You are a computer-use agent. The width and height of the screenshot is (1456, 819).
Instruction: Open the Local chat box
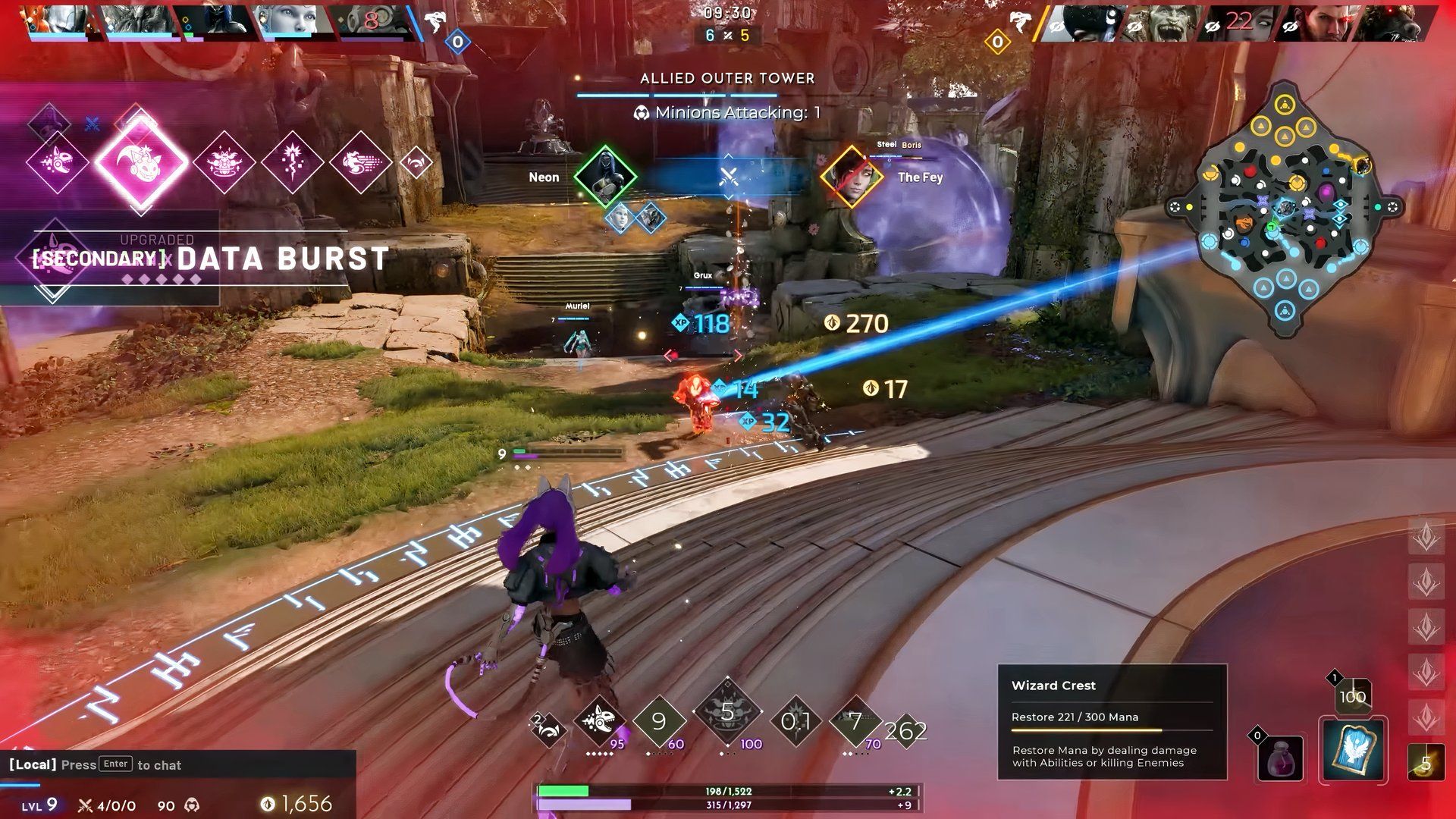pos(178,764)
